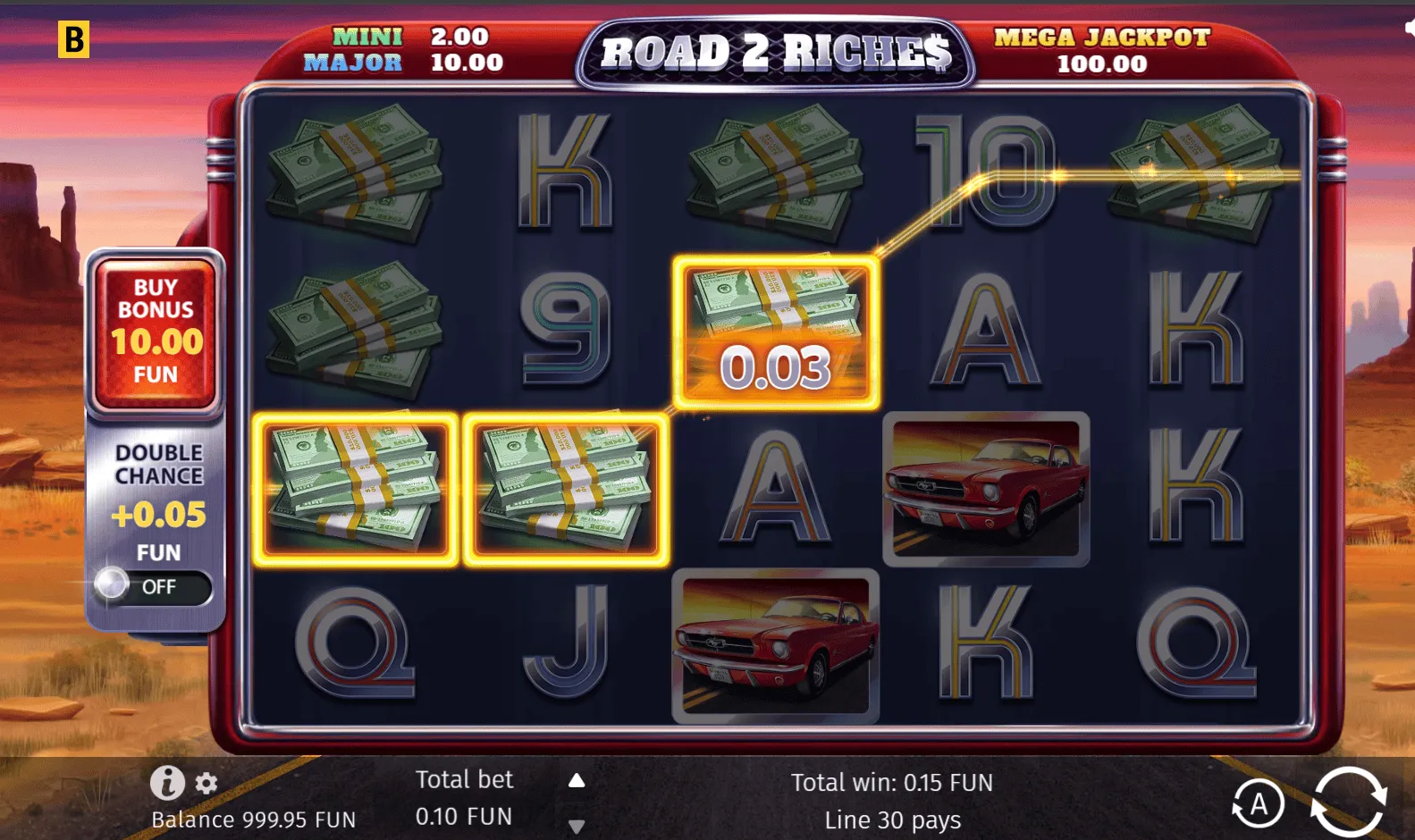The height and width of the screenshot is (840, 1415).
Task: Decrease total bet with down arrow
Action: pyautogui.click(x=577, y=827)
